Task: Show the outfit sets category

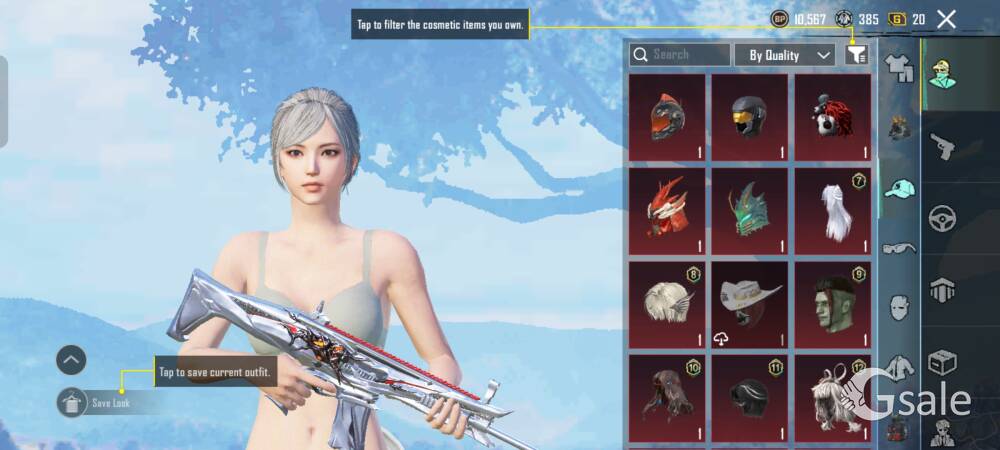Action: pyautogui.click(x=900, y=68)
